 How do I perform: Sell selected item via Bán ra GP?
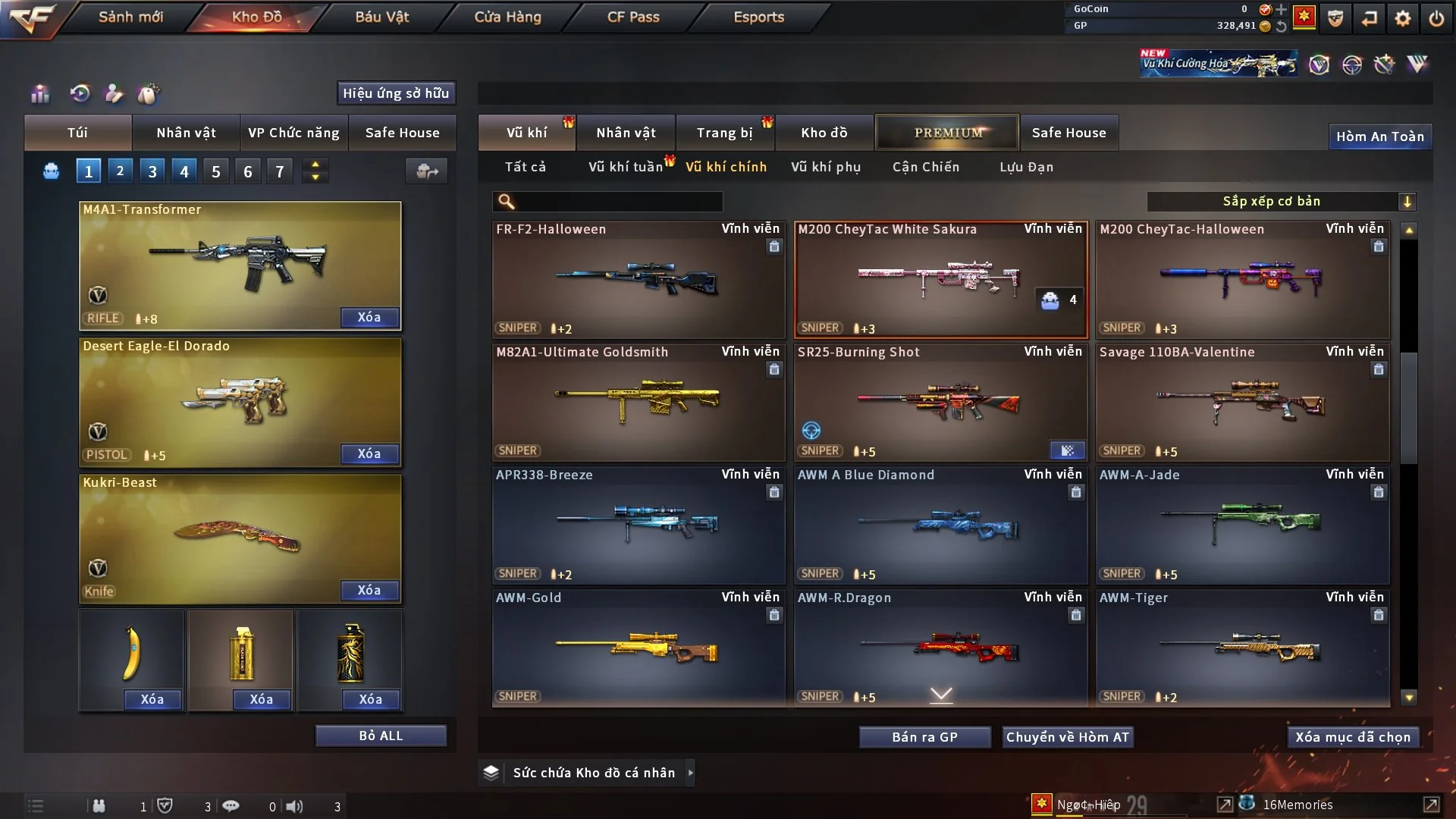pos(924,737)
